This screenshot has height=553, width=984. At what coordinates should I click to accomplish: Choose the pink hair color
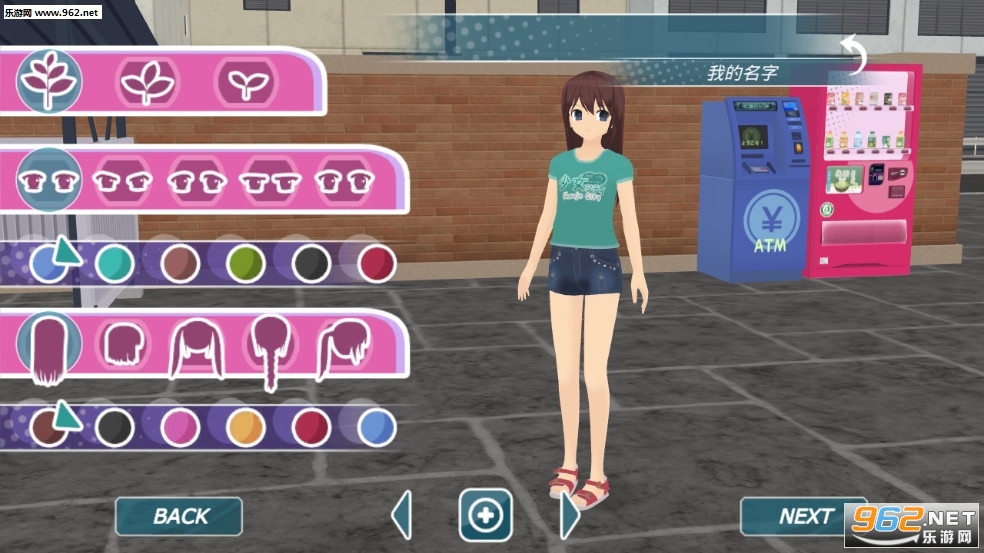pos(180,427)
